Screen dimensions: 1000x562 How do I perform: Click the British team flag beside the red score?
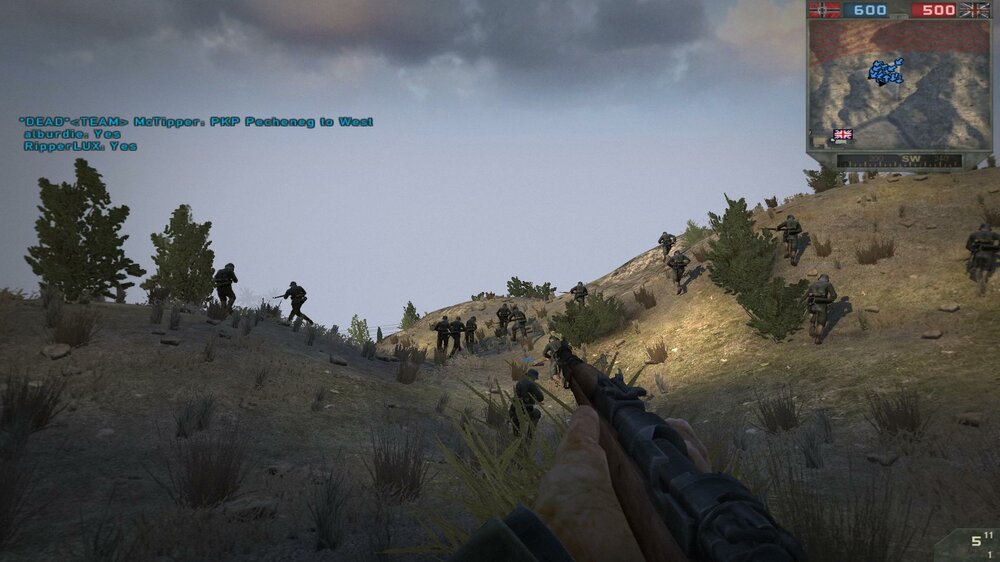[974, 10]
